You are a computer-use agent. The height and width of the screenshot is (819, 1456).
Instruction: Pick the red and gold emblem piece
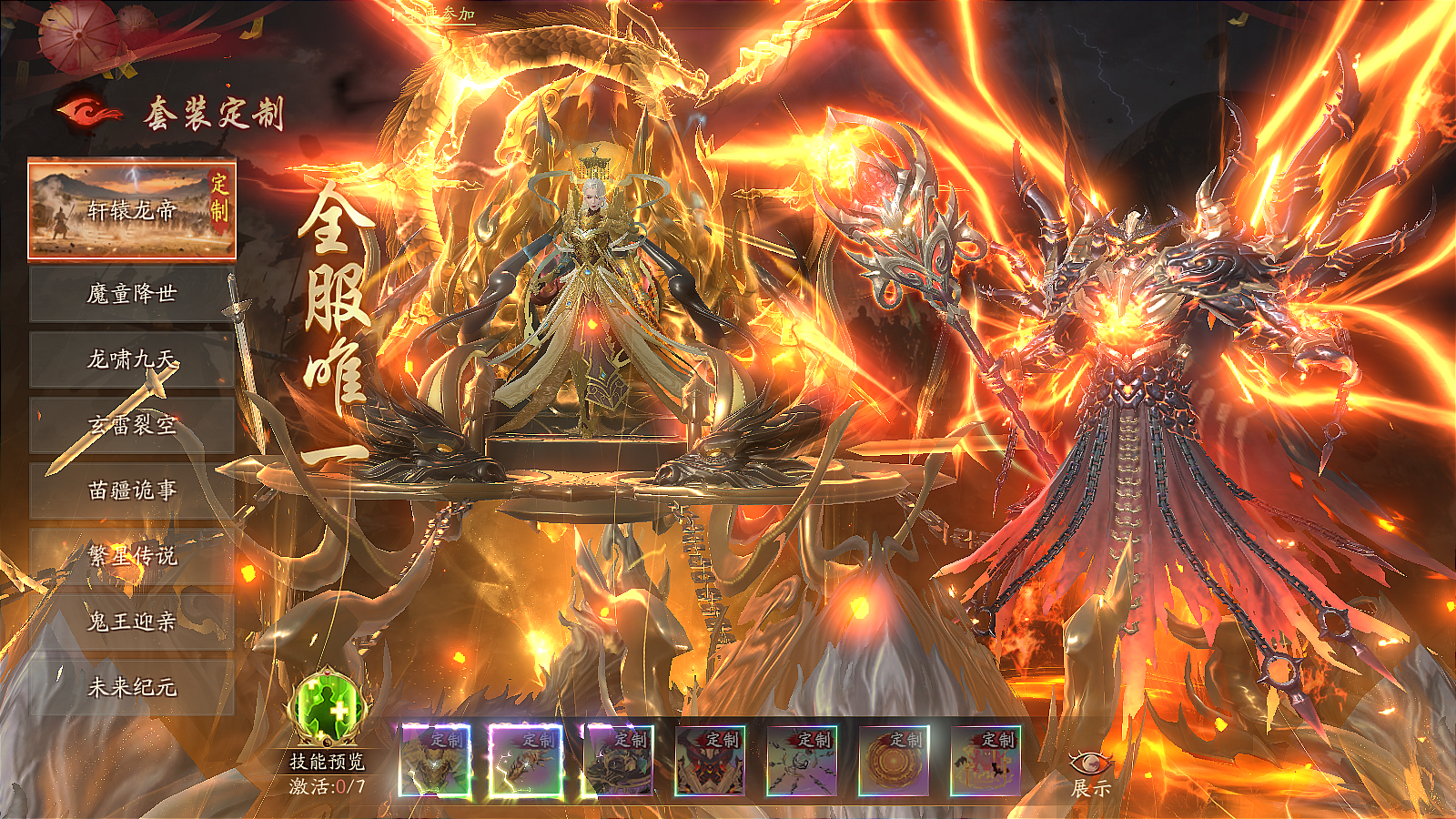(x=986, y=761)
